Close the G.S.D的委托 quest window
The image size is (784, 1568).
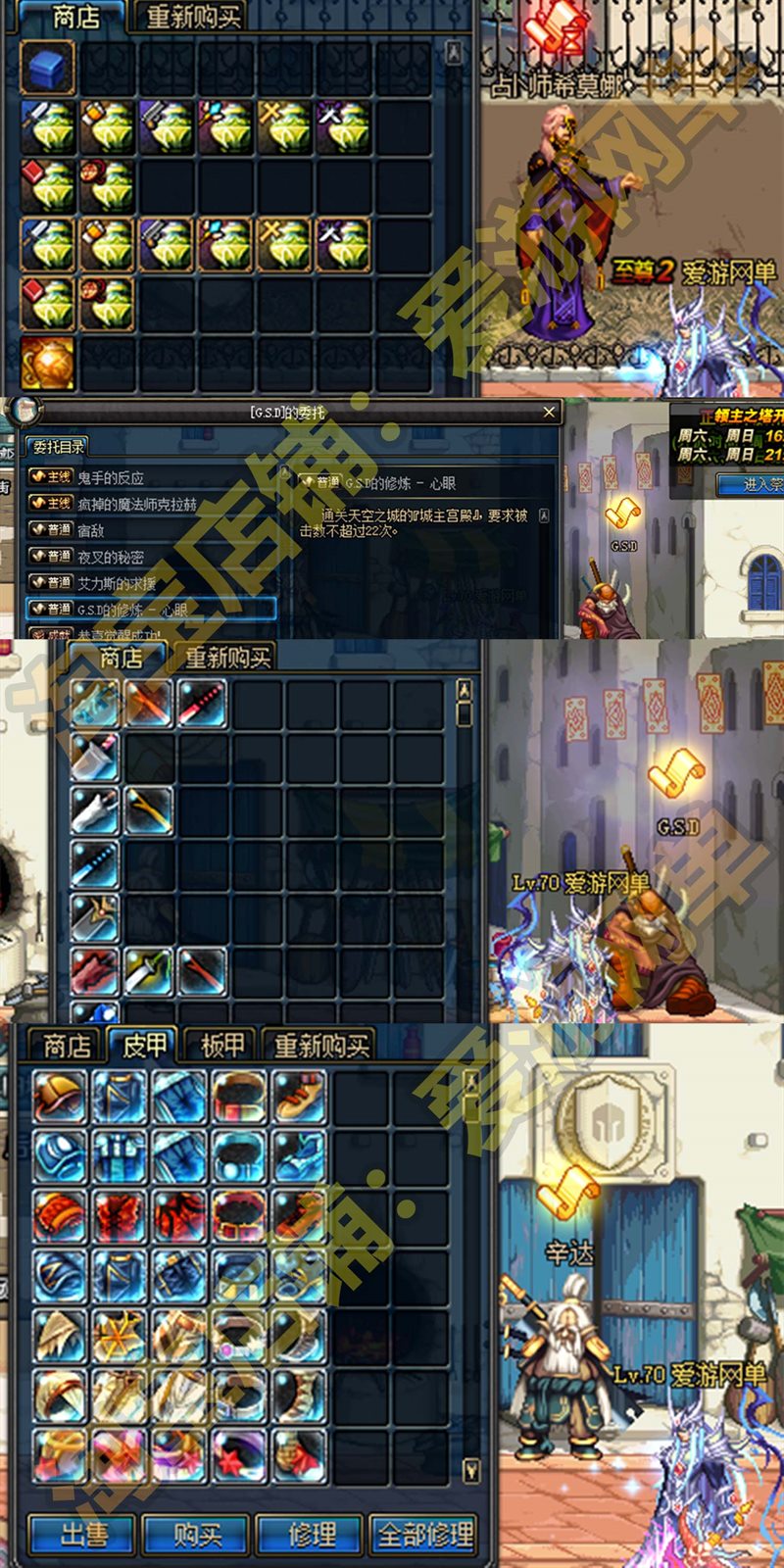point(549,413)
